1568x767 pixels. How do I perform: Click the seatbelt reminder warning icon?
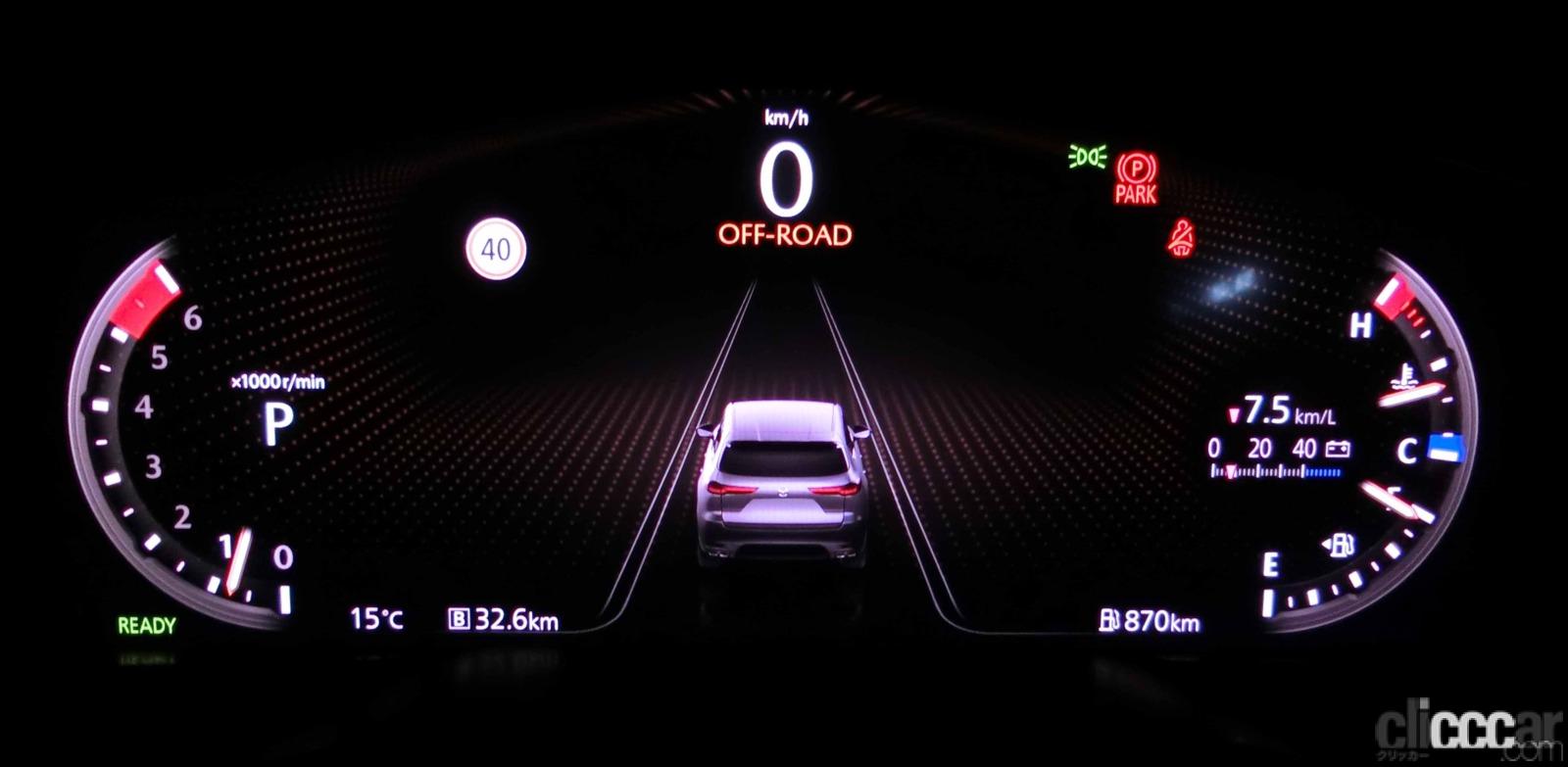pos(1183,235)
